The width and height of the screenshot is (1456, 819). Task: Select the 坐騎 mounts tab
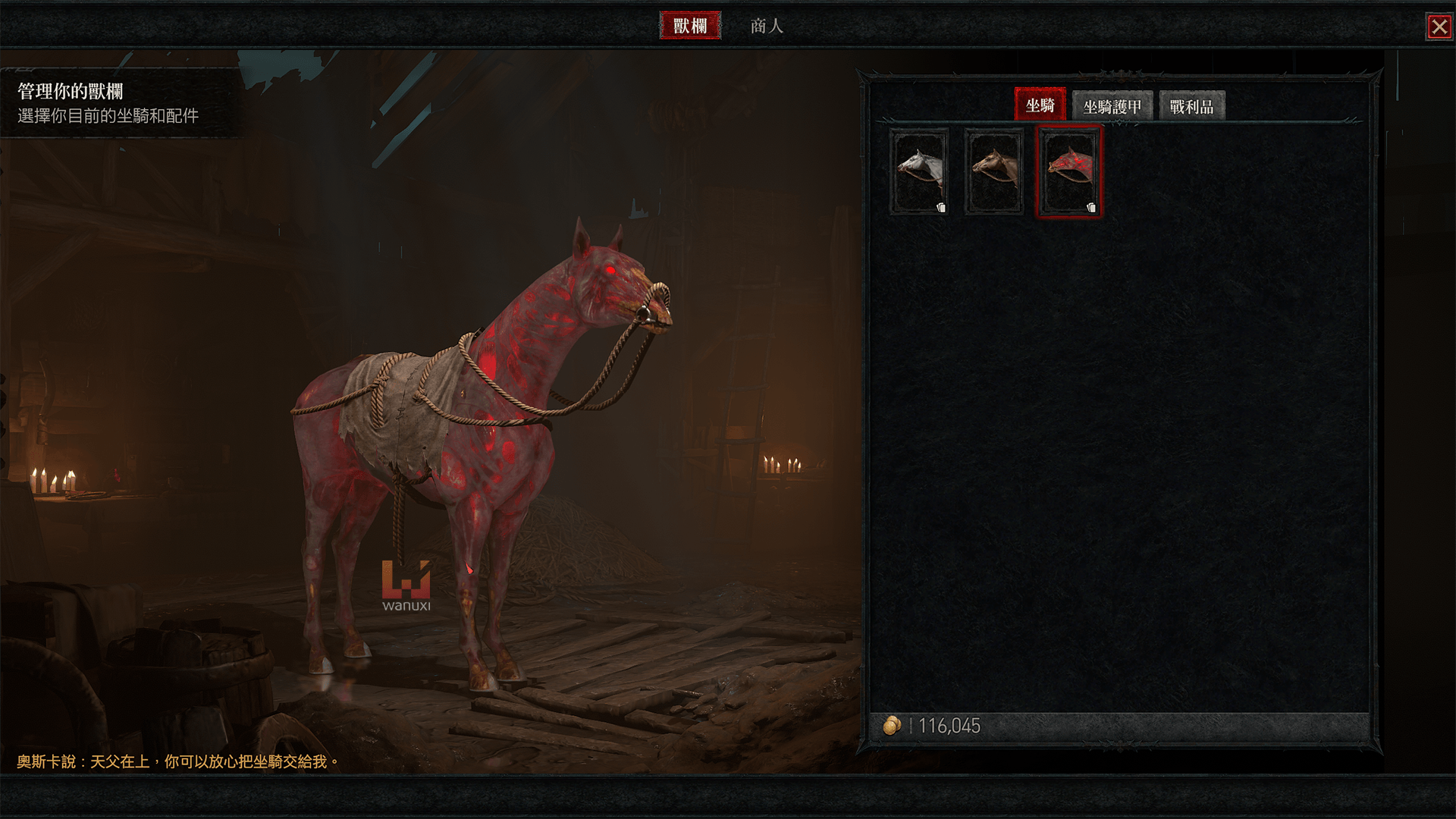[x=1040, y=105]
